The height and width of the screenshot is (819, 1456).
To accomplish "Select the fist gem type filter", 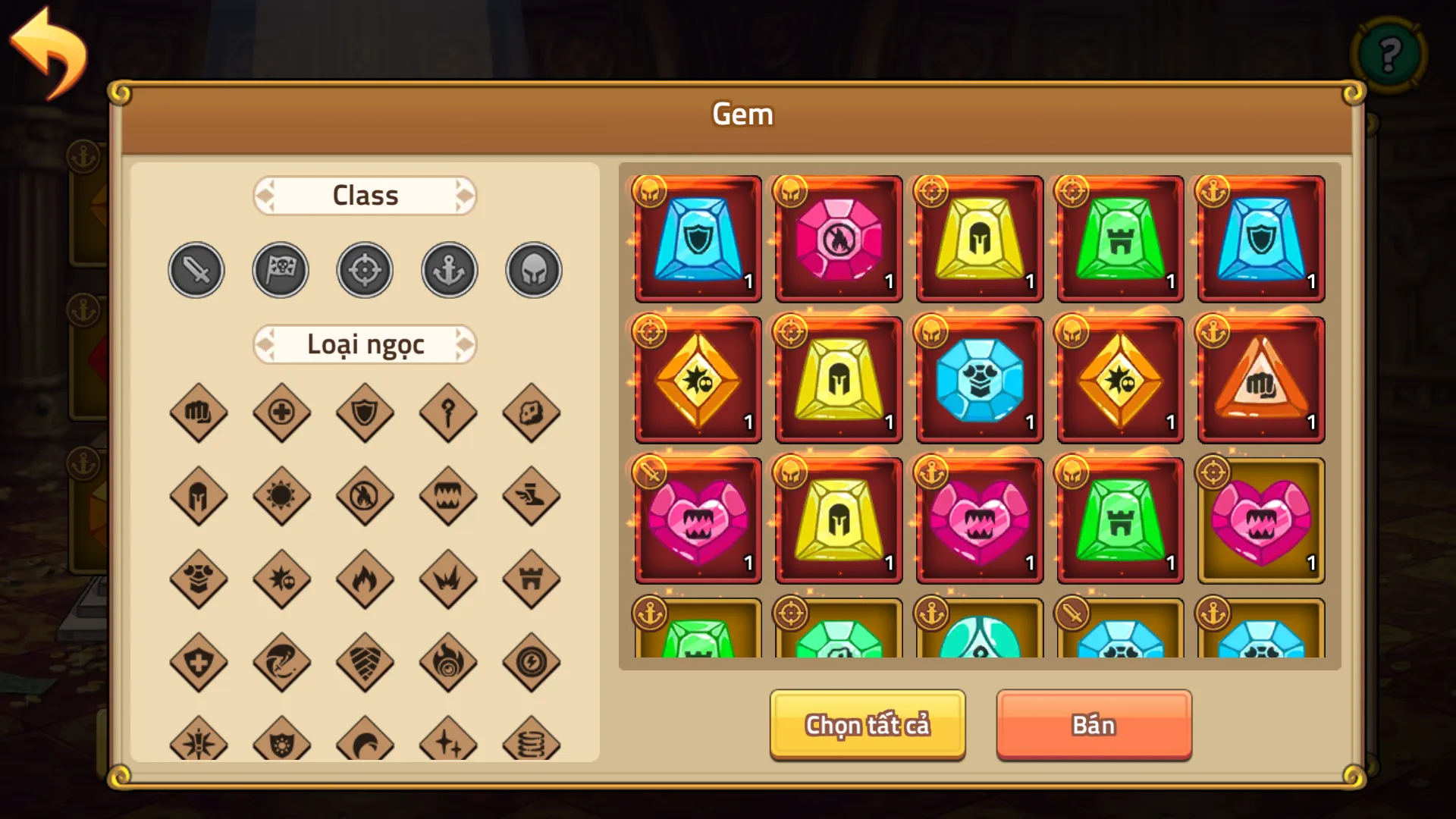I will tap(199, 413).
